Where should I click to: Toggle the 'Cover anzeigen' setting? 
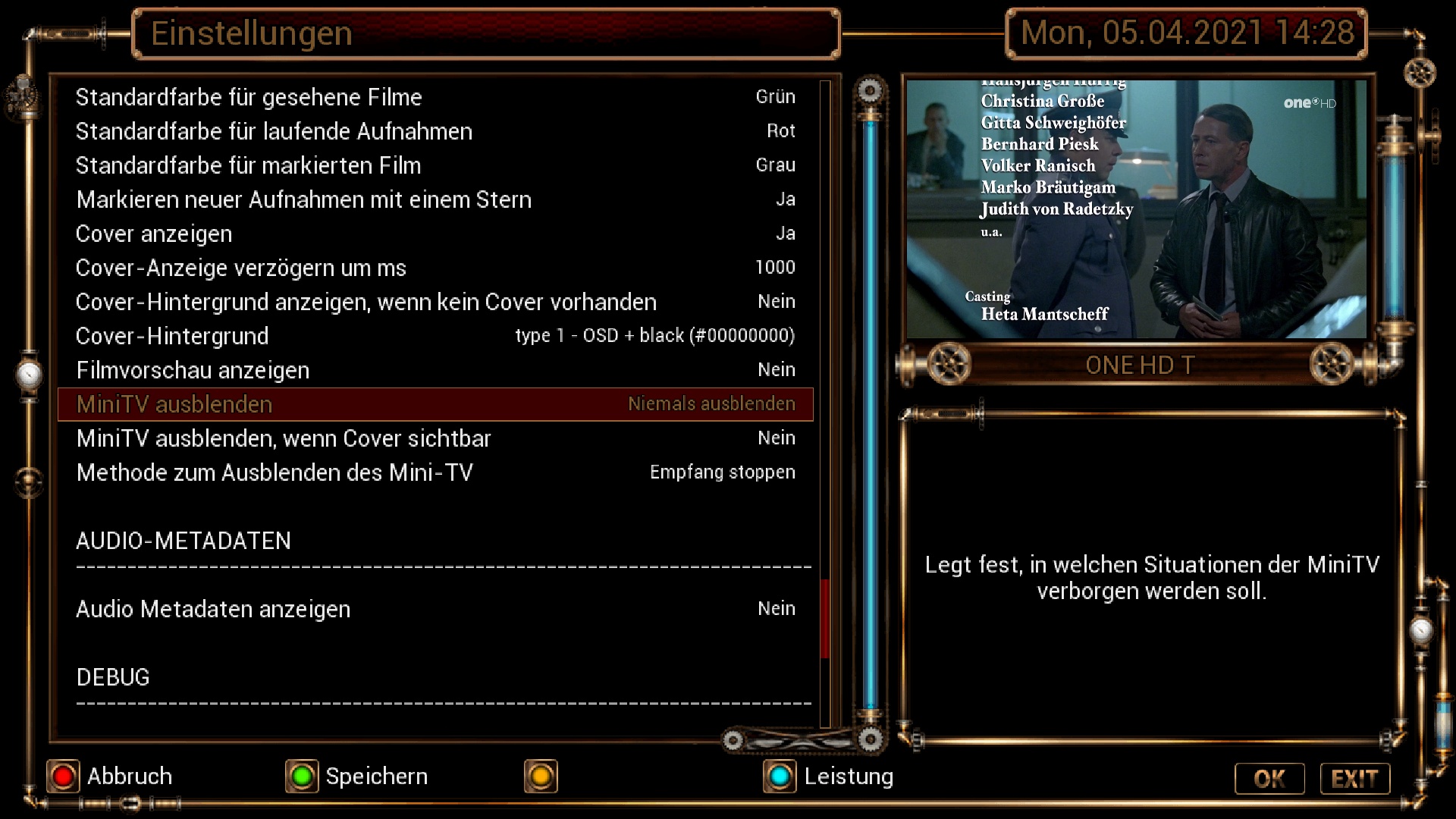point(435,234)
